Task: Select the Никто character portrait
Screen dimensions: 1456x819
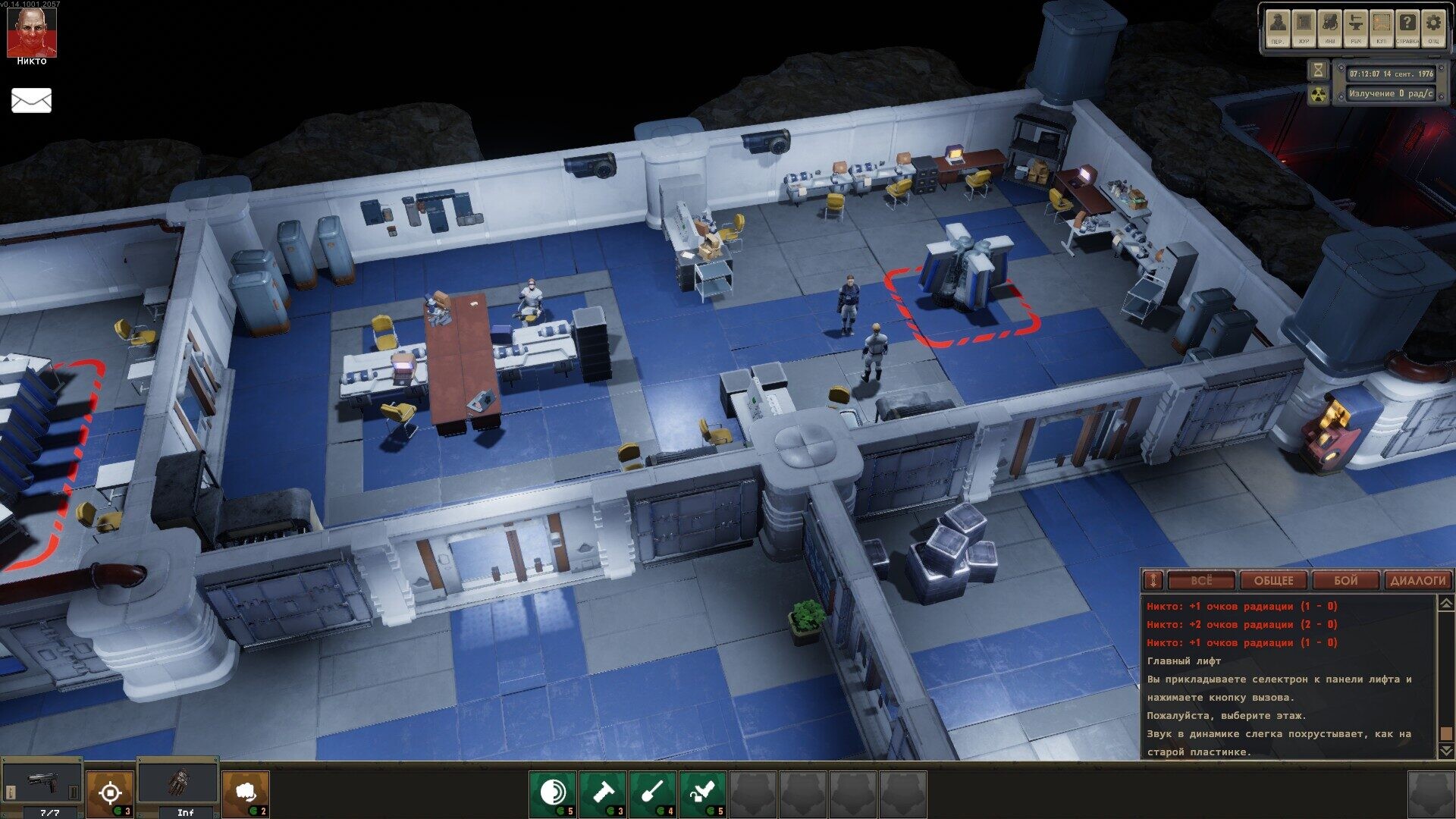Action: 31,32
